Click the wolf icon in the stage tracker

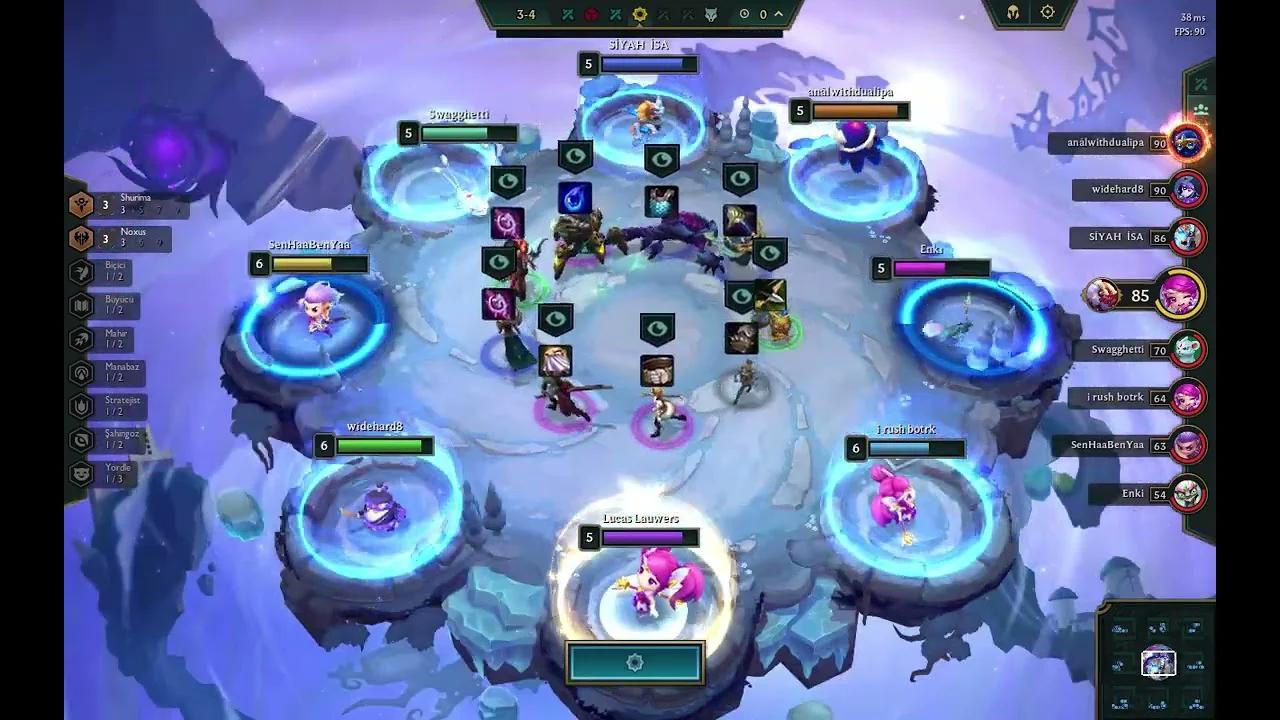click(710, 15)
